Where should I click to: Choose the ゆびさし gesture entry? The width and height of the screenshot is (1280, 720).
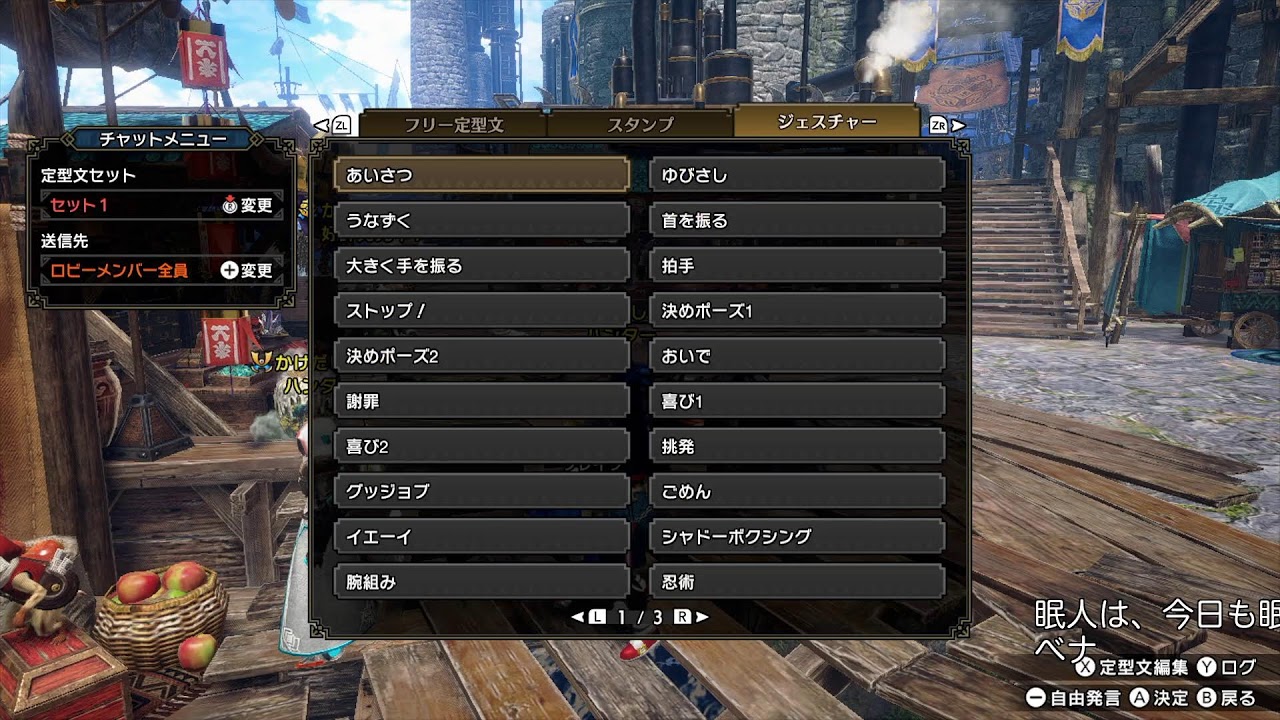pos(797,175)
